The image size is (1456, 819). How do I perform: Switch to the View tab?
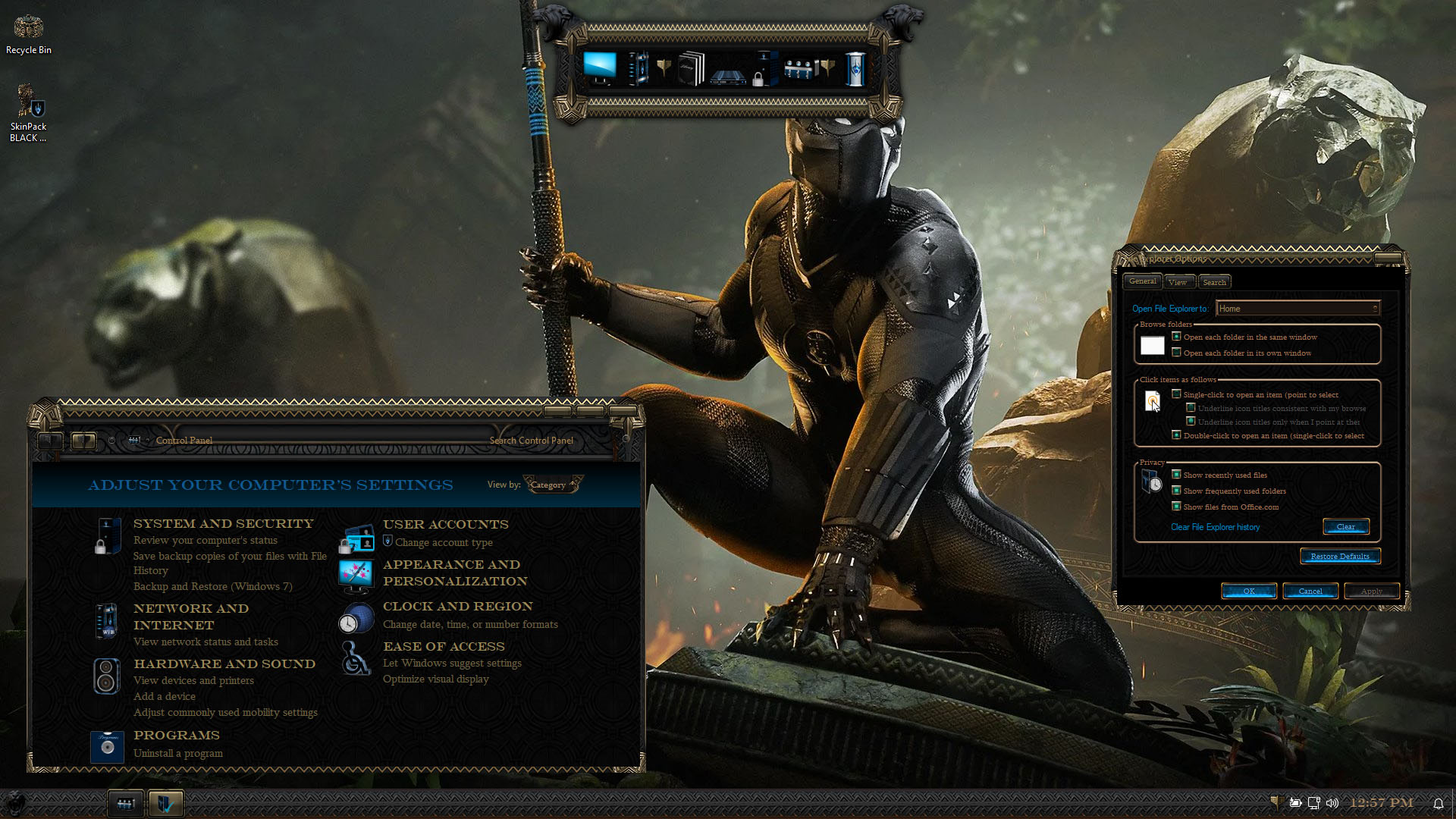point(1178,282)
